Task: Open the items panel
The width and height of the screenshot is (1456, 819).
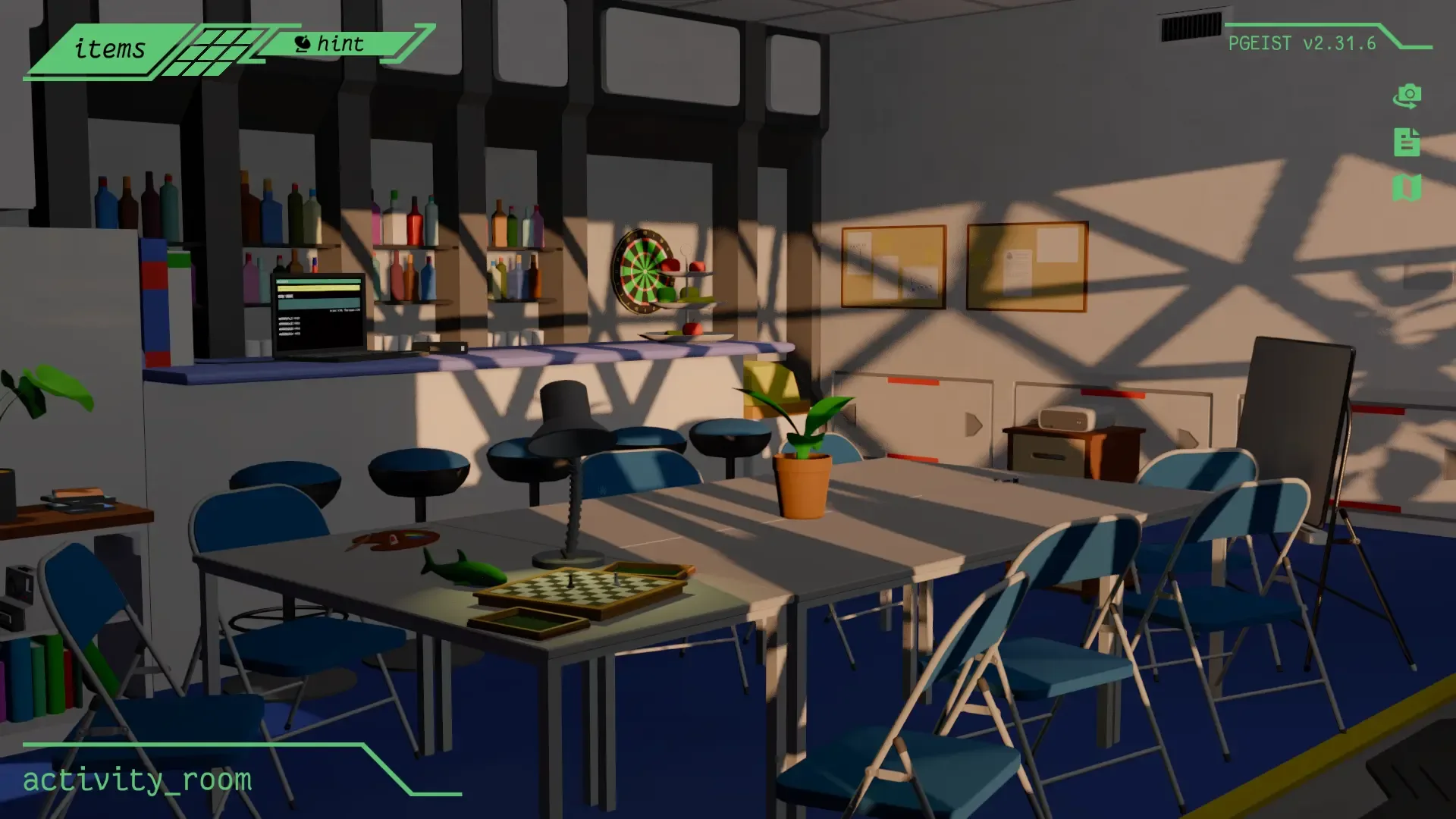Action: (x=108, y=49)
